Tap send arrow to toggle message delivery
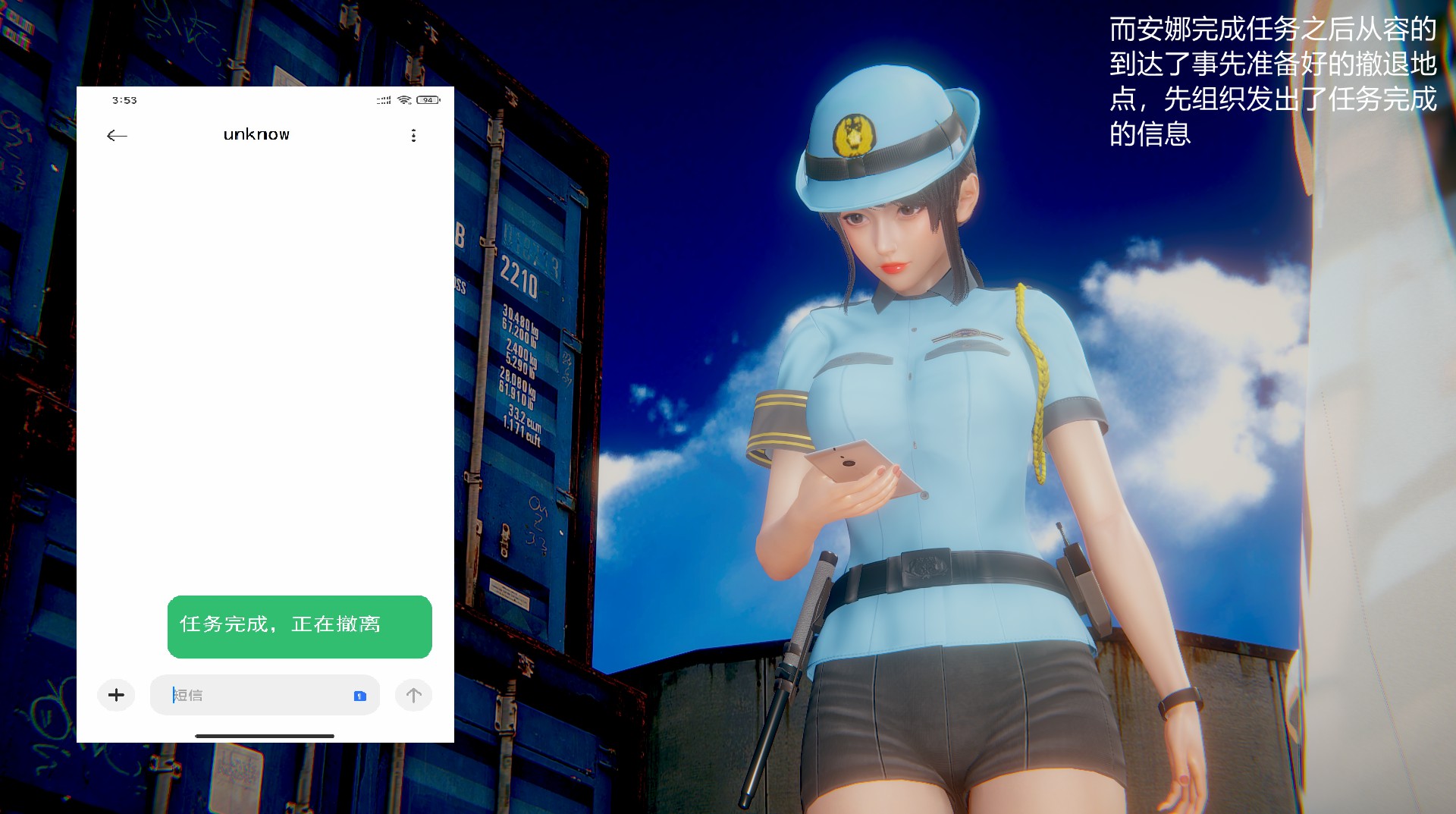The height and width of the screenshot is (814, 1456). 413,694
